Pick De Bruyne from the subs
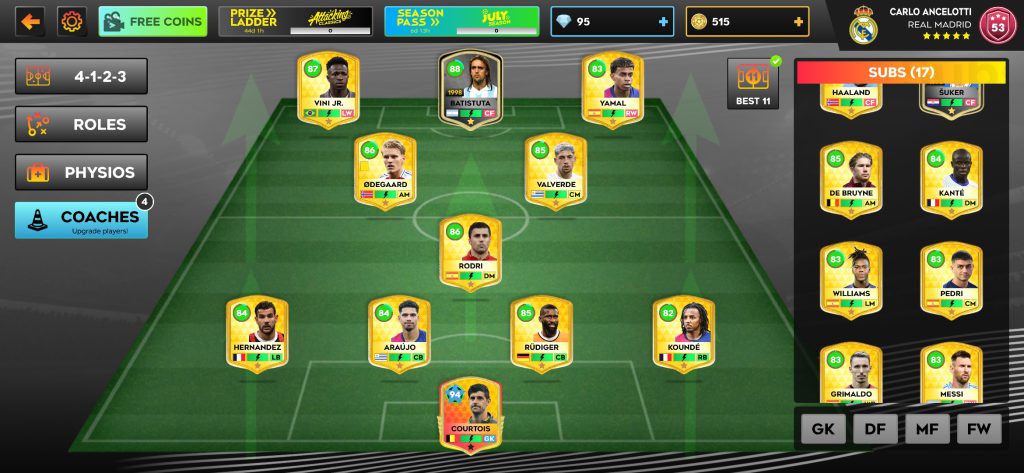 point(851,180)
